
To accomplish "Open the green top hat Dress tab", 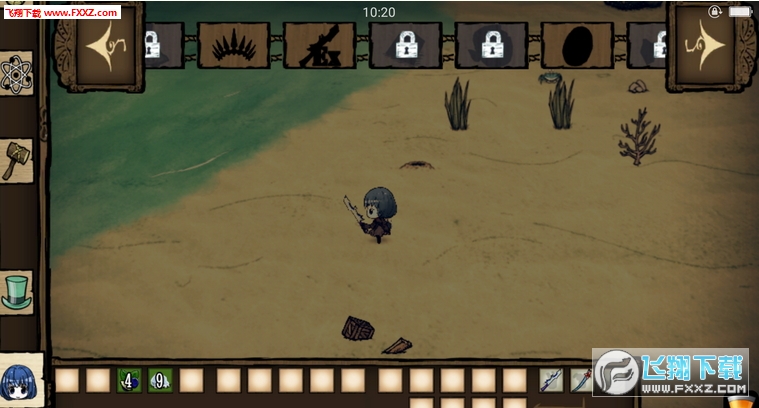I will [x=17, y=291].
